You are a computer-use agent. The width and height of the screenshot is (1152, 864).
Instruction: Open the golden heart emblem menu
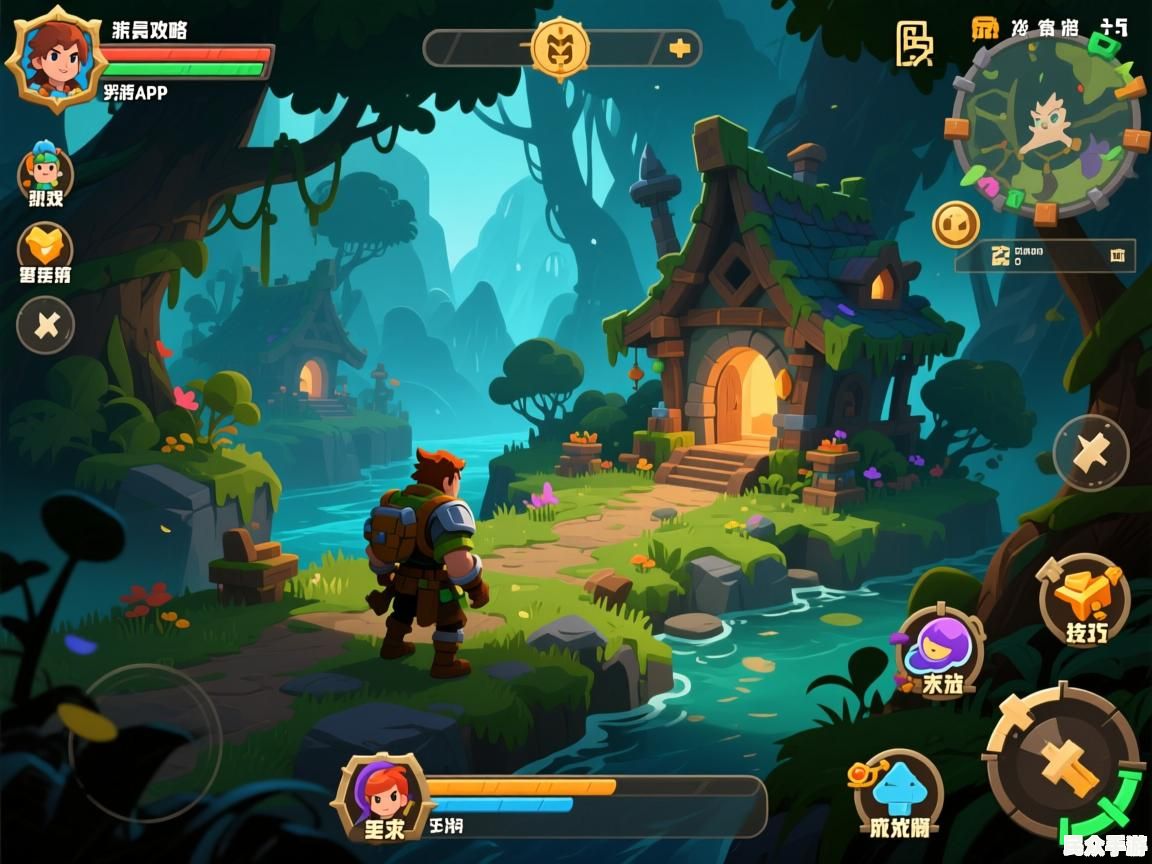point(45,246)
